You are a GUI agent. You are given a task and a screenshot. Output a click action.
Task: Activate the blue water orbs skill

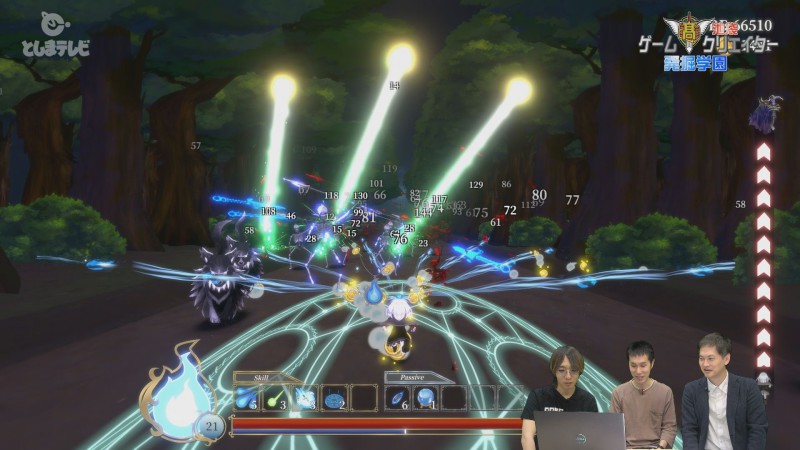(246, 398)
